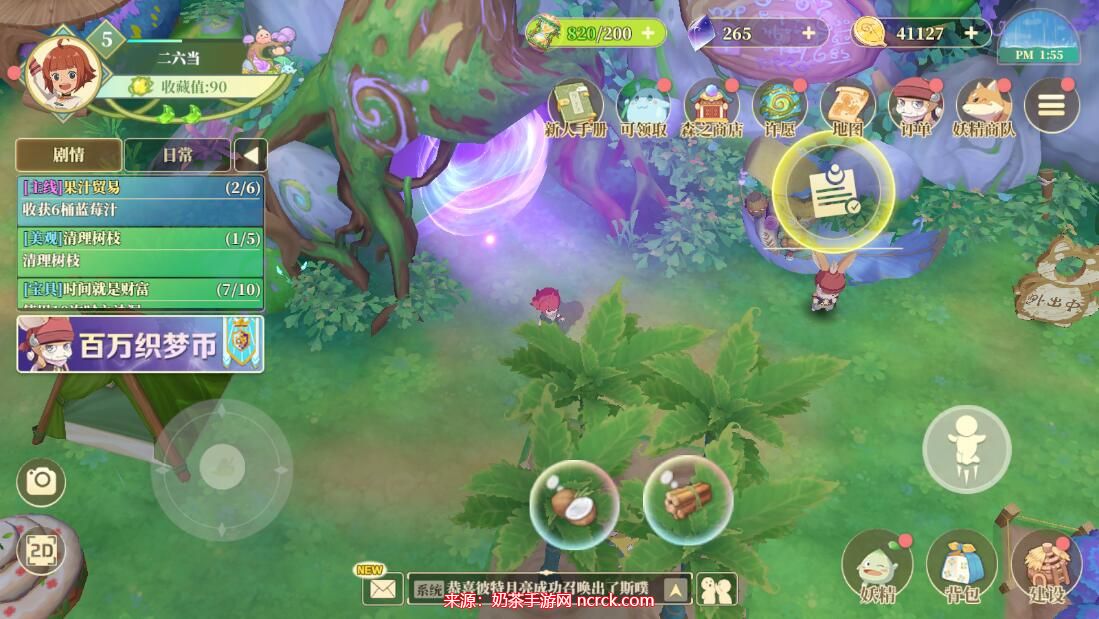Open the 森之商店 forest shop

click(711, 105)
